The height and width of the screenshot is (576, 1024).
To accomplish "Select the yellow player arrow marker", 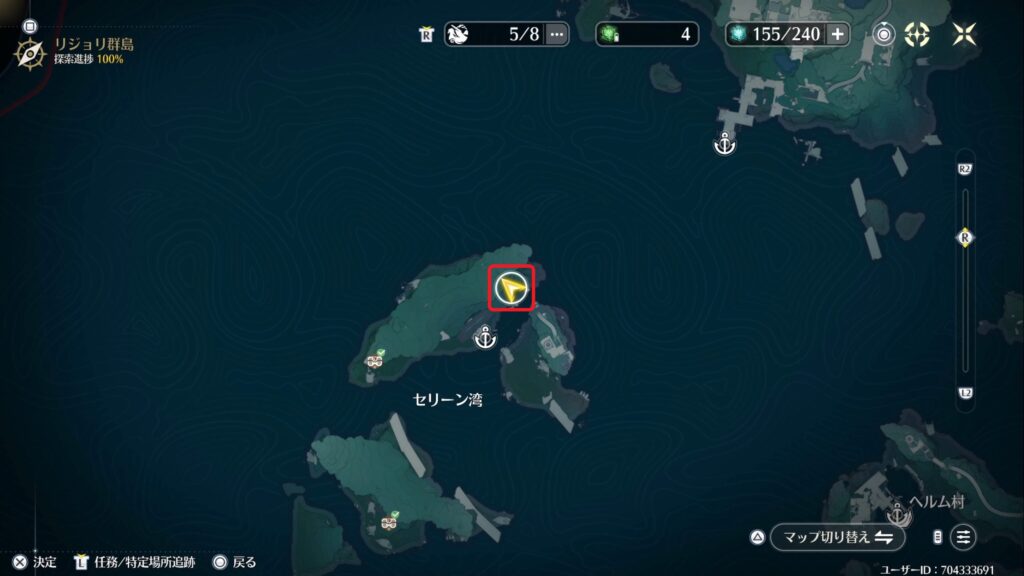I will tap(511, 289).
